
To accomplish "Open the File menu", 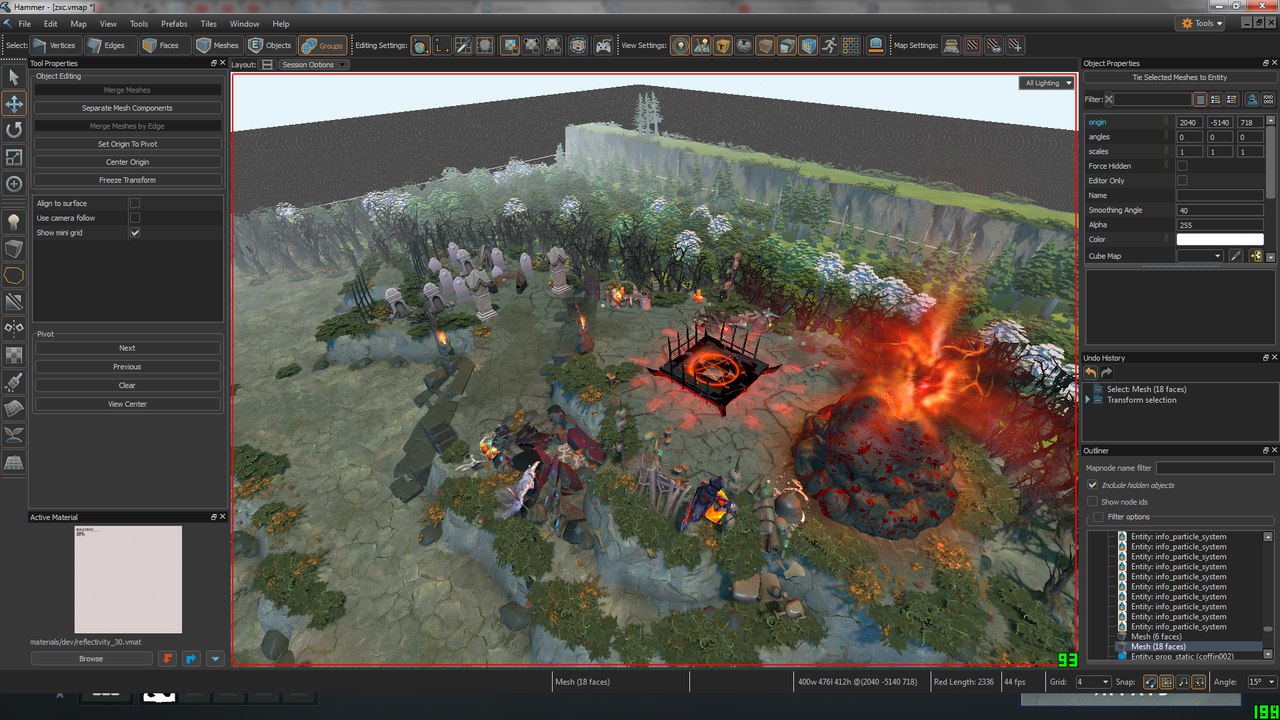I will [24, 23].
